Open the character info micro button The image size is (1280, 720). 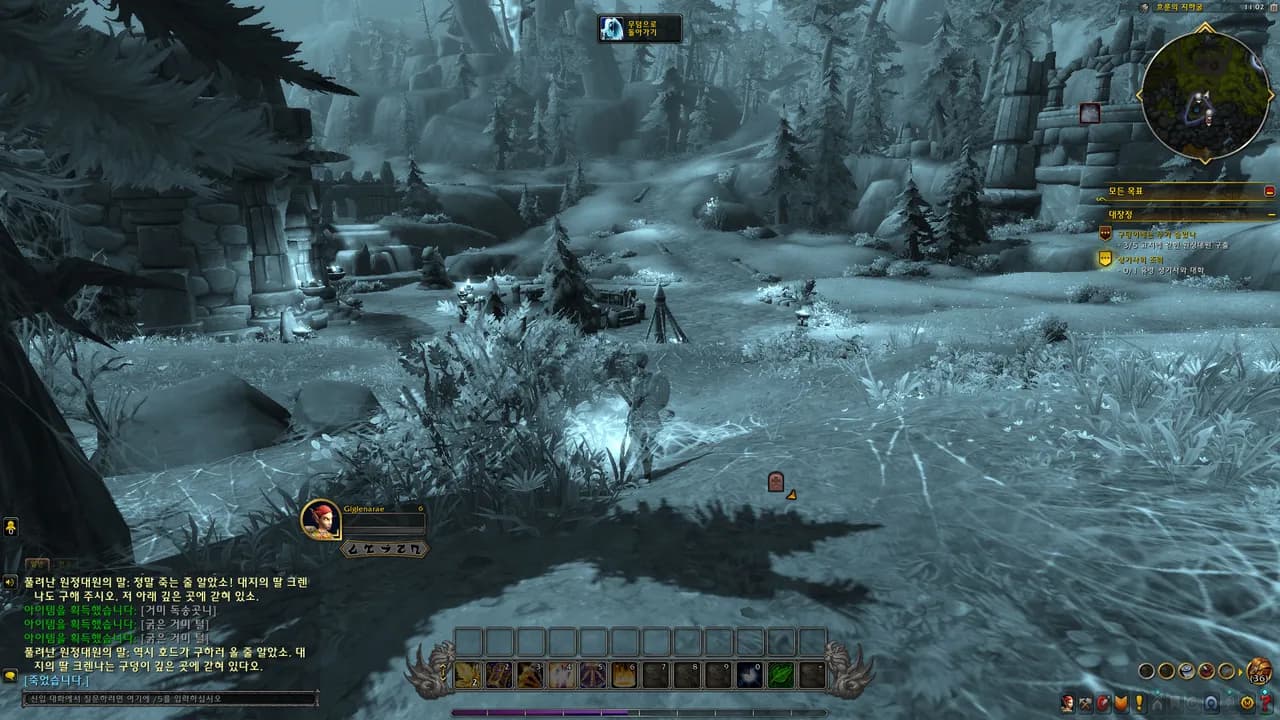1068,703
